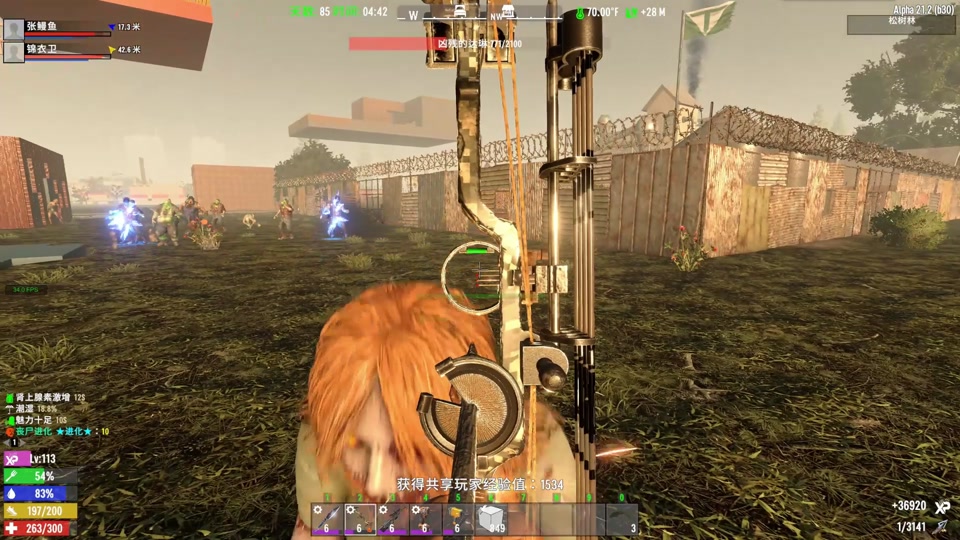Image resolution: width=960 pixels, height=540 pixels.
Task: Select the white block stack of 849
Action: (x=491, y=519)
